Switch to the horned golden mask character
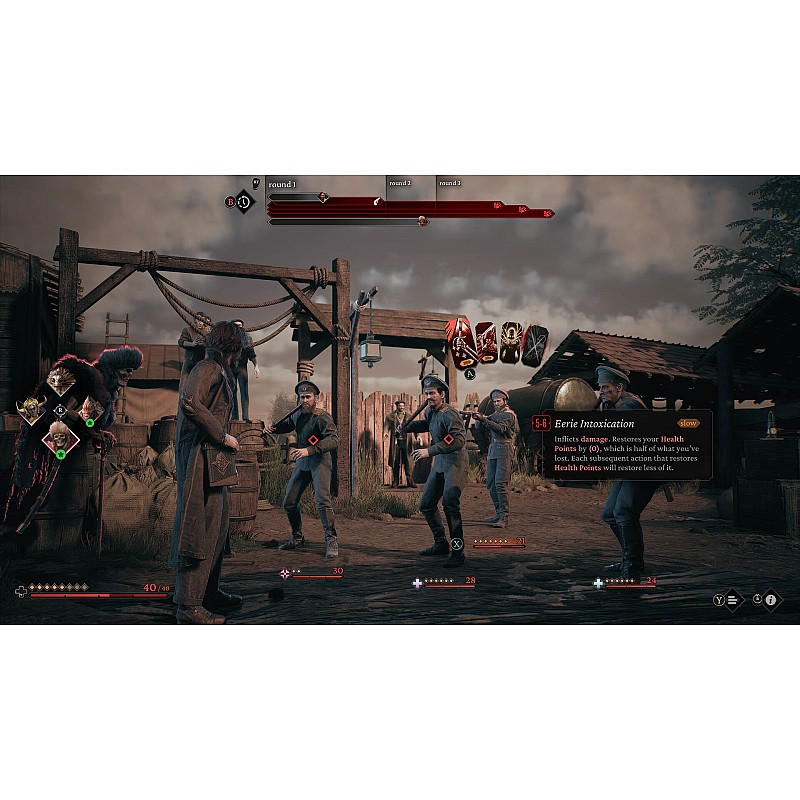800x800 pixels. pyautogui.click(x=31, y=408)
